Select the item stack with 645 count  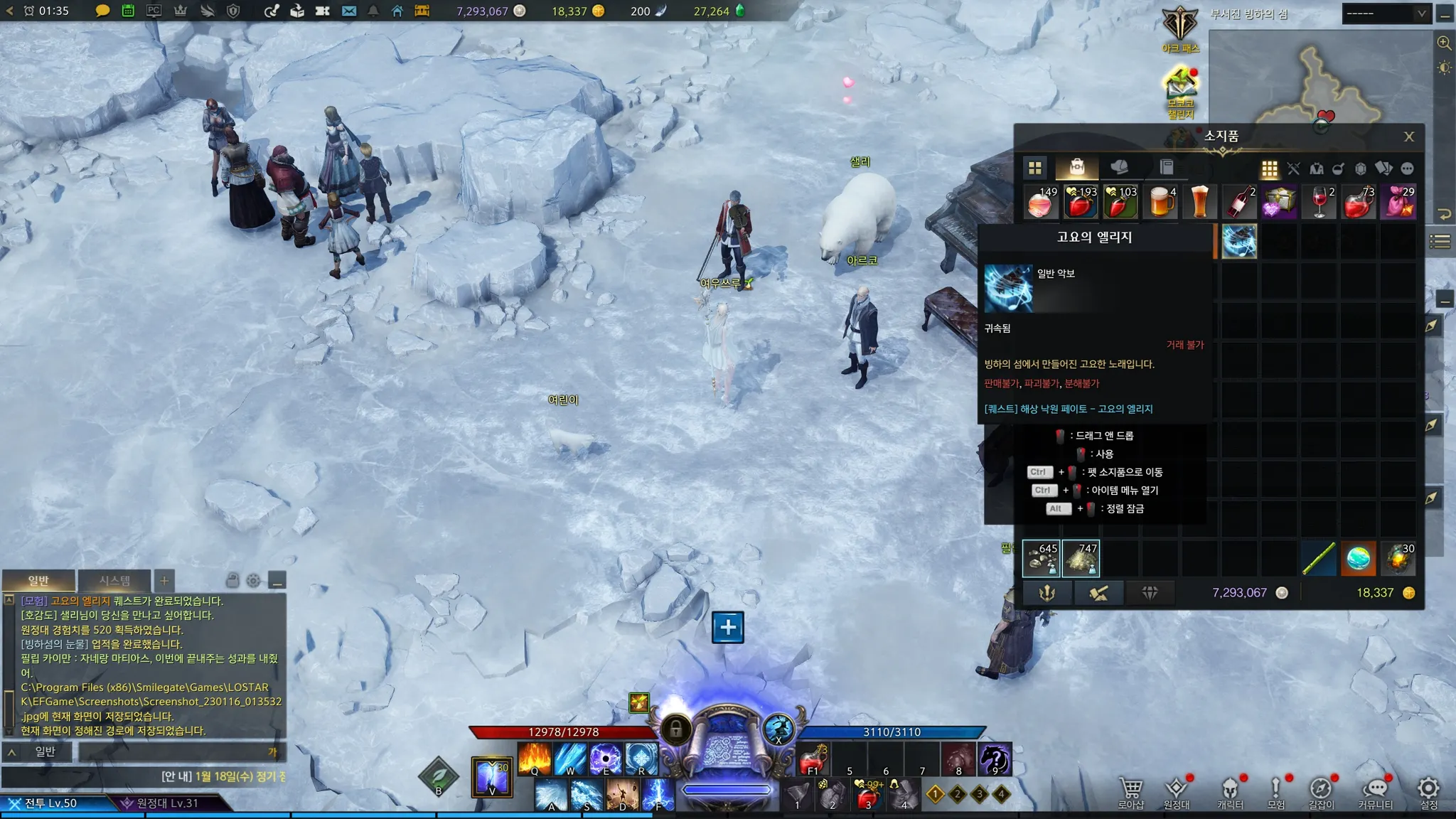(1041, 558)
